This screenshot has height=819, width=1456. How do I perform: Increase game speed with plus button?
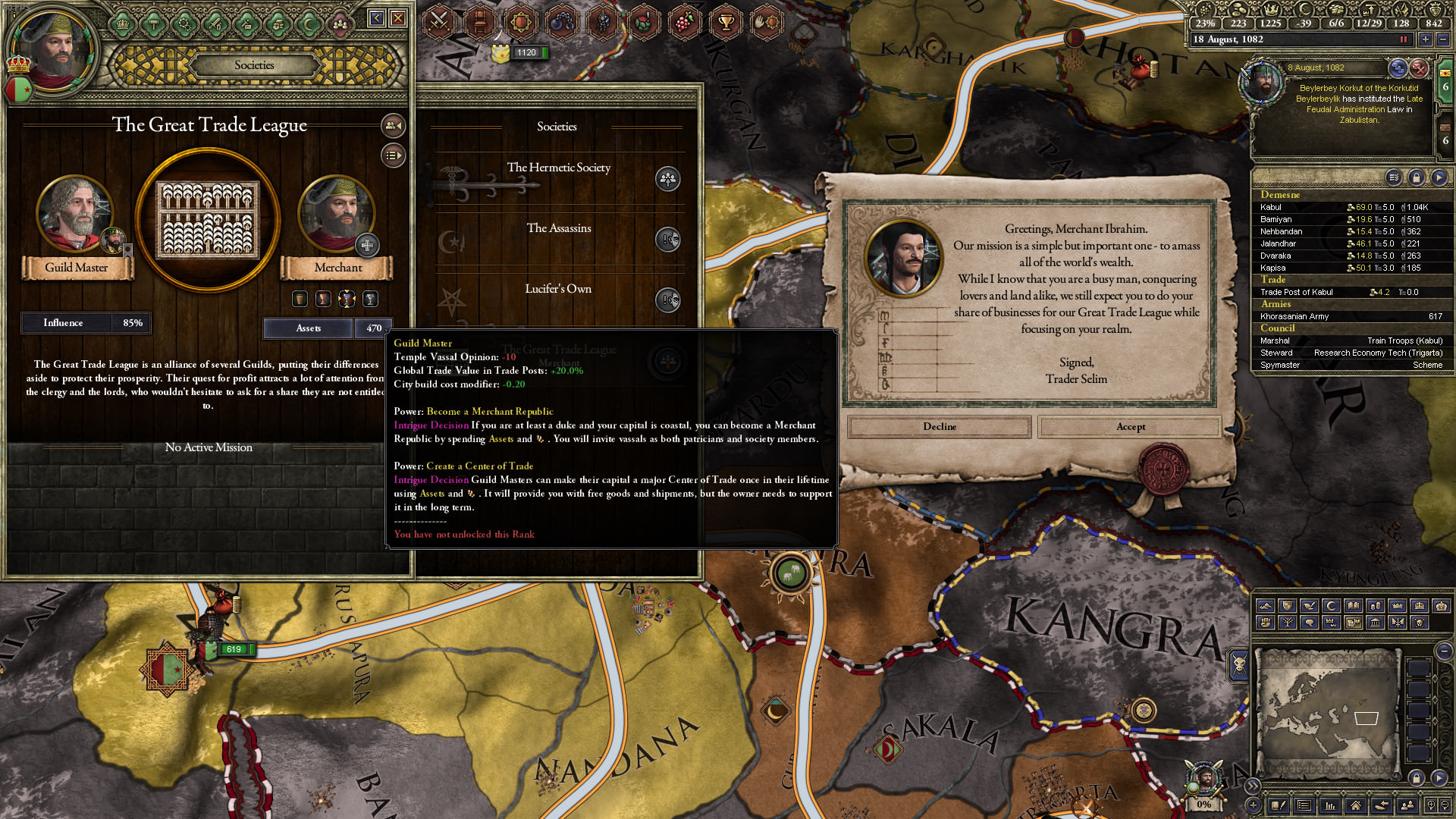[1426, 39]
